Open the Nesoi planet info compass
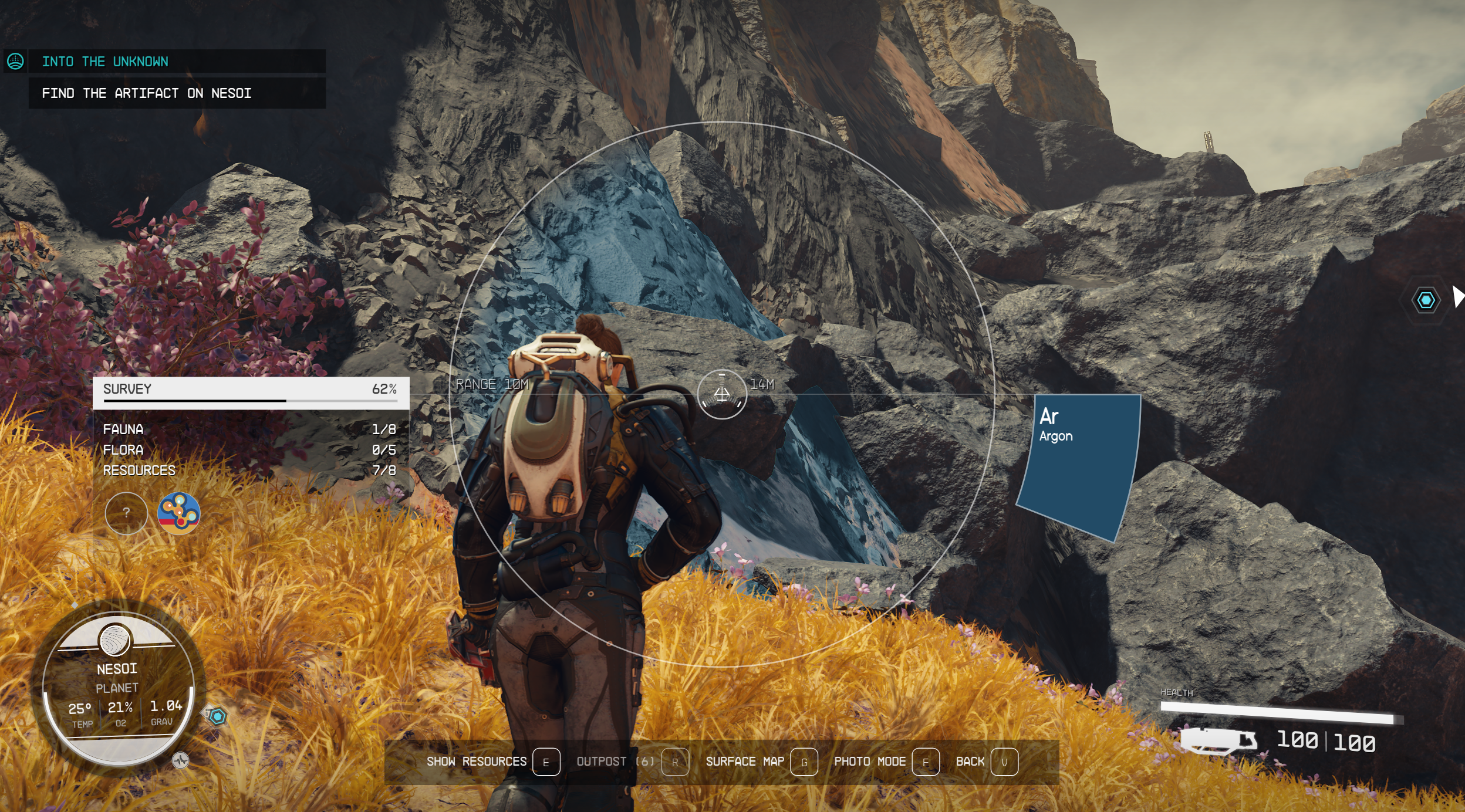 tap(117, 686)
